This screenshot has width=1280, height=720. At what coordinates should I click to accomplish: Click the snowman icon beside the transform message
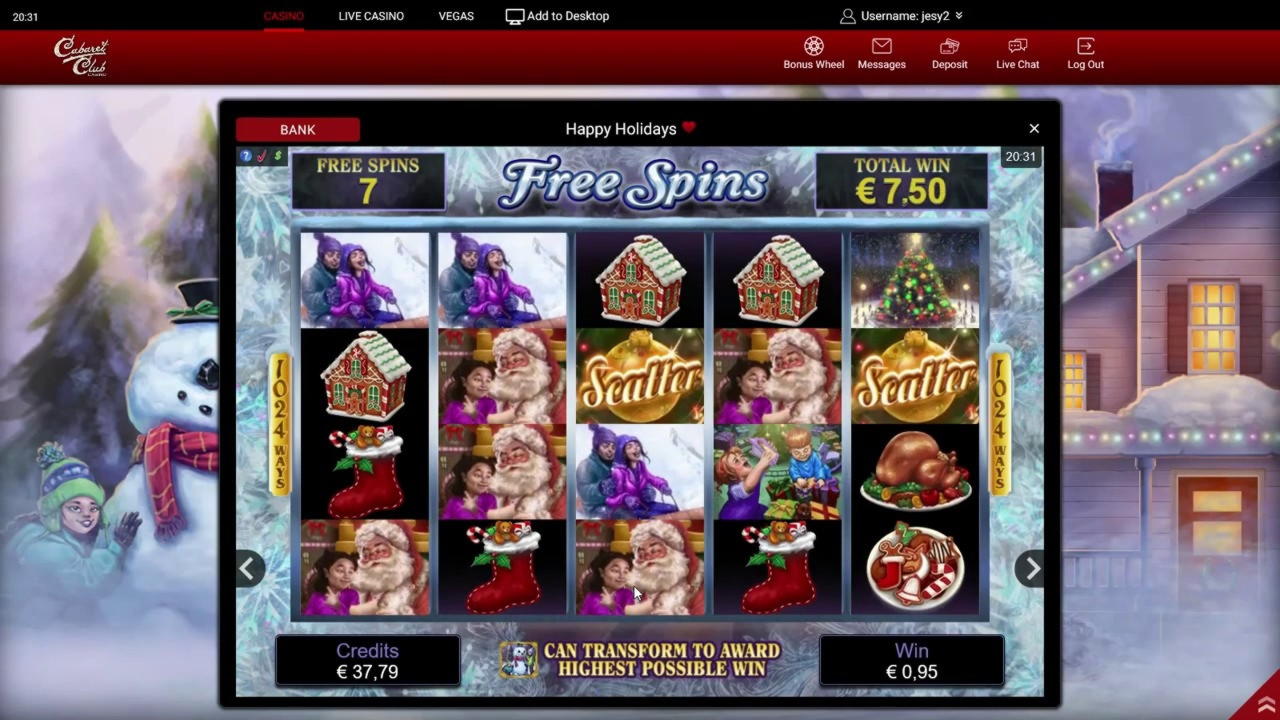519,660
